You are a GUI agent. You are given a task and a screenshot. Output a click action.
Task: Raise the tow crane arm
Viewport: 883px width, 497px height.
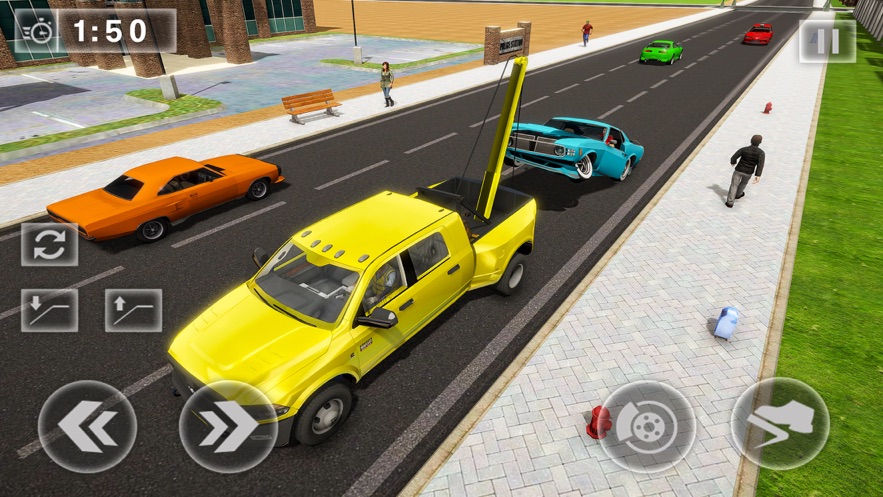coord(133,310)
